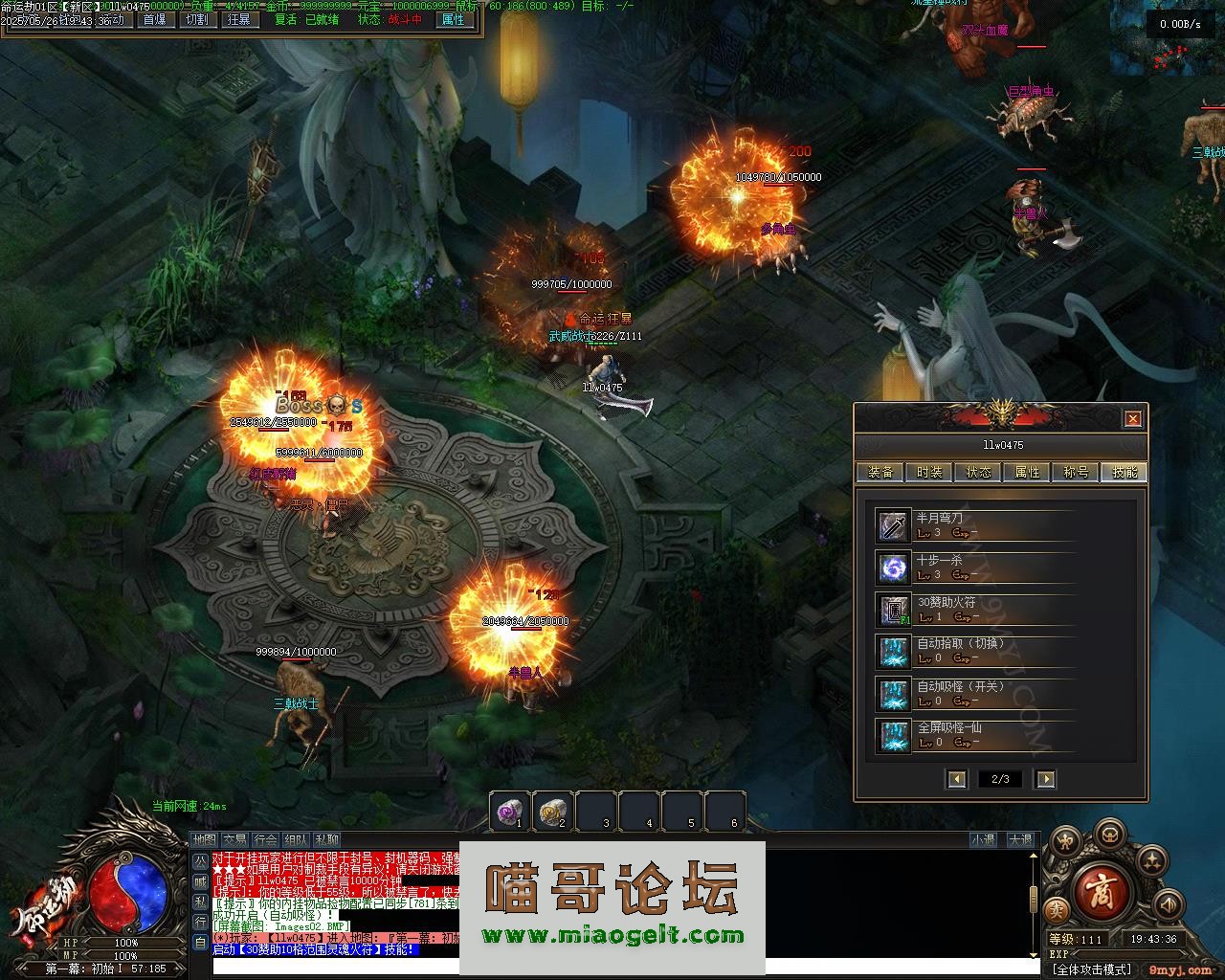The image size is (1225, 980).
Task: Open the 属性 attributes button in top bar
Action: (453, 19)
